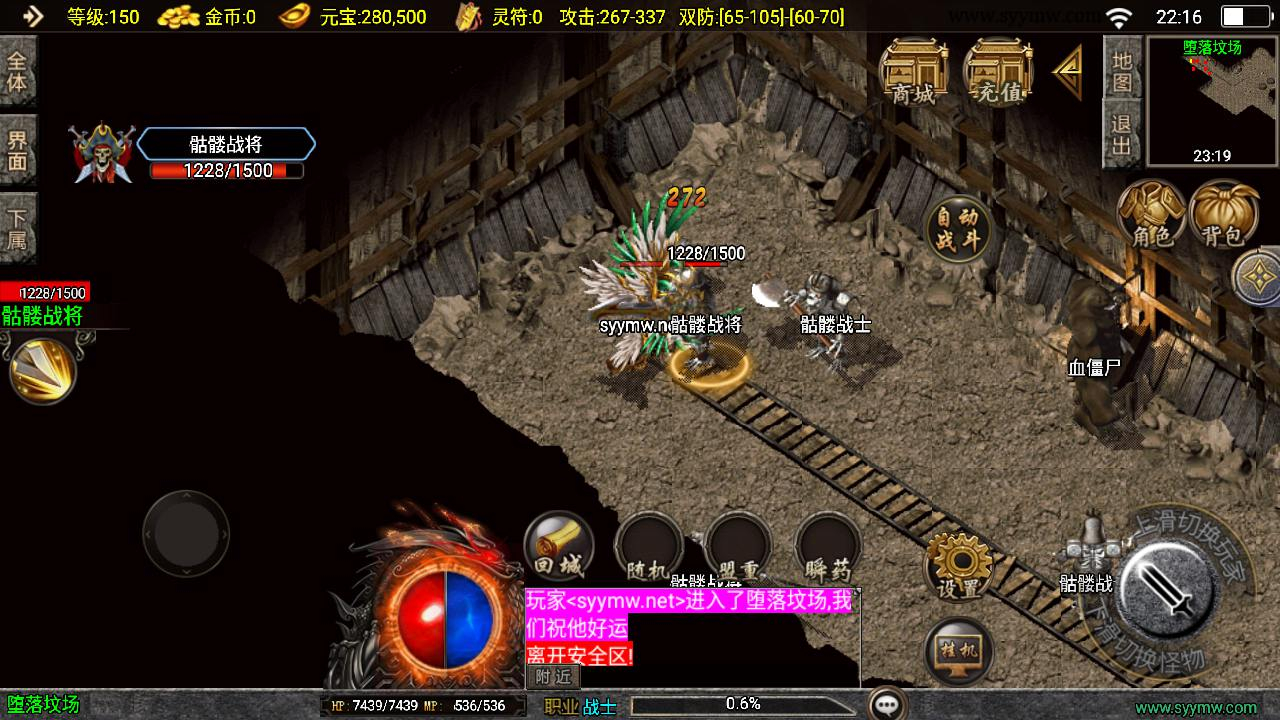1280x720 pixels.
Task: Select the 界面 side tab
Action: pyautogui.click(x=18, y=150)
